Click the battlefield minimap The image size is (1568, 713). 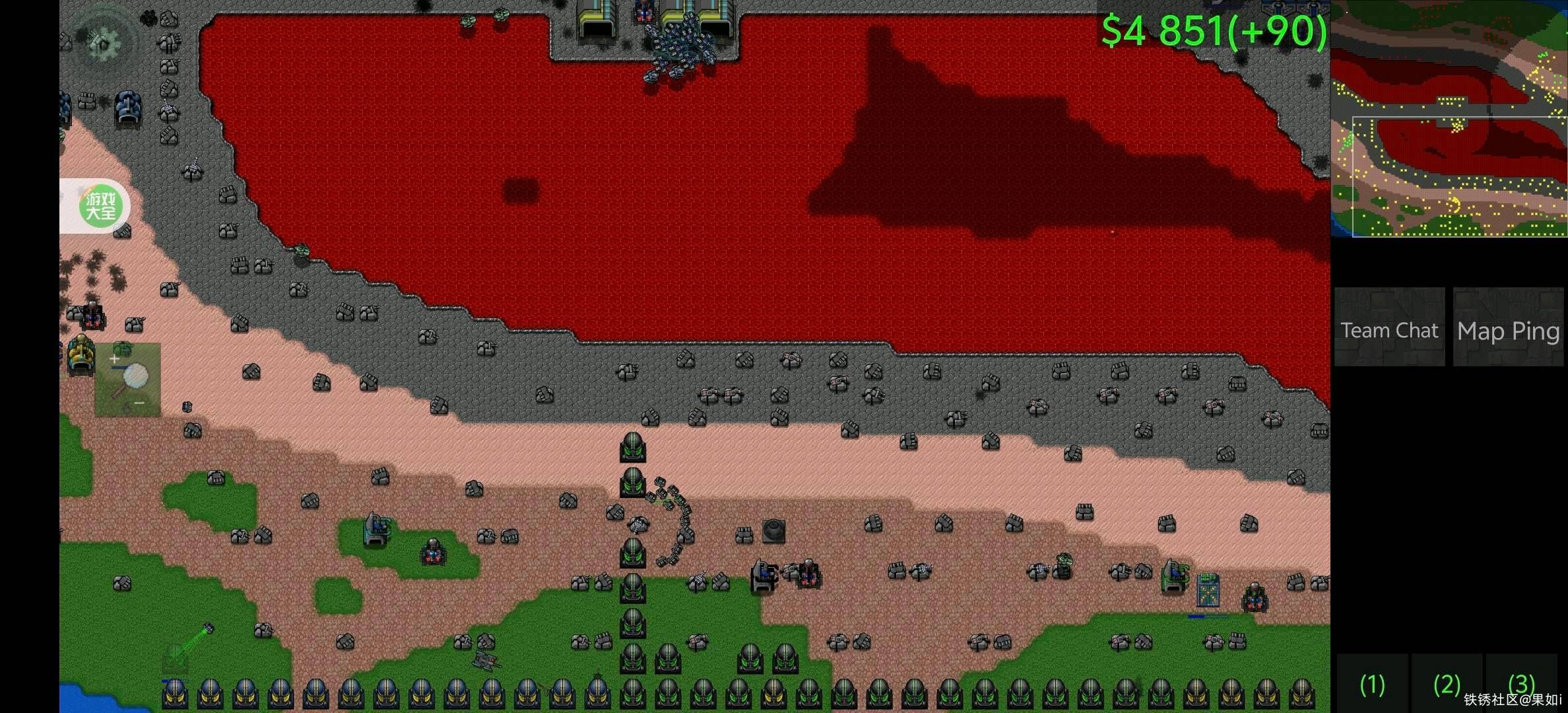[x=1449, y=119]
